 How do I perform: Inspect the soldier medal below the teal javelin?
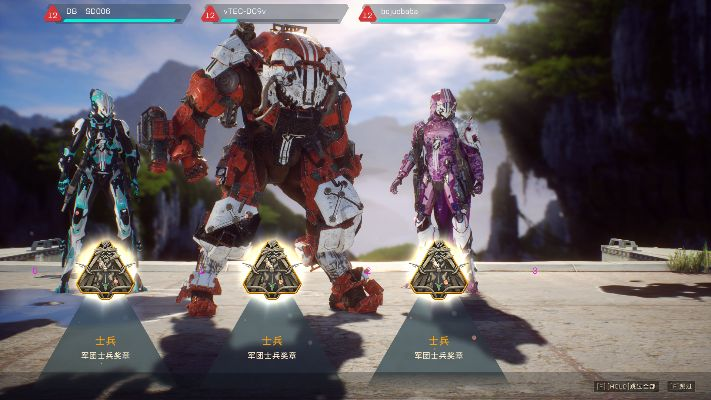[x=105, y=270]
